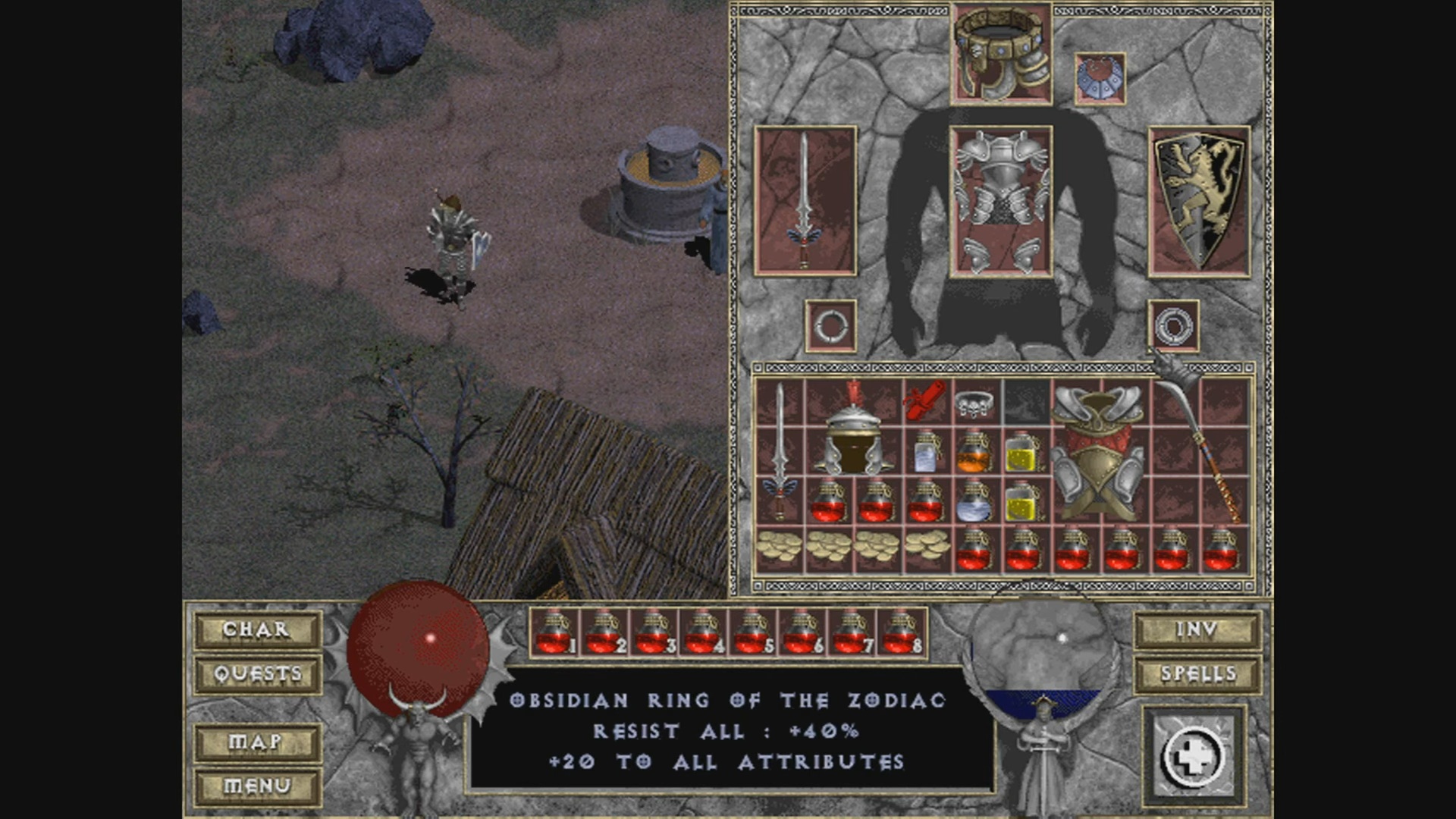
Task: Select the equipped plate body armor
Action: coord(1001,202)
